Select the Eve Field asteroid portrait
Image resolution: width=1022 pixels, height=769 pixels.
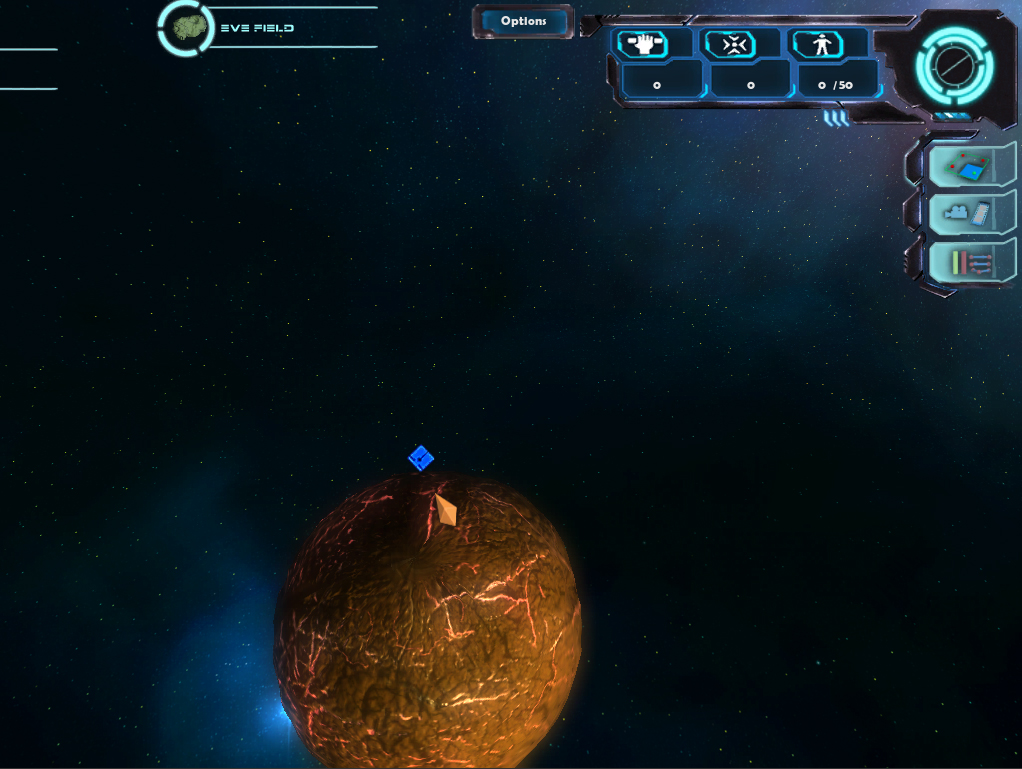[185, 28]
